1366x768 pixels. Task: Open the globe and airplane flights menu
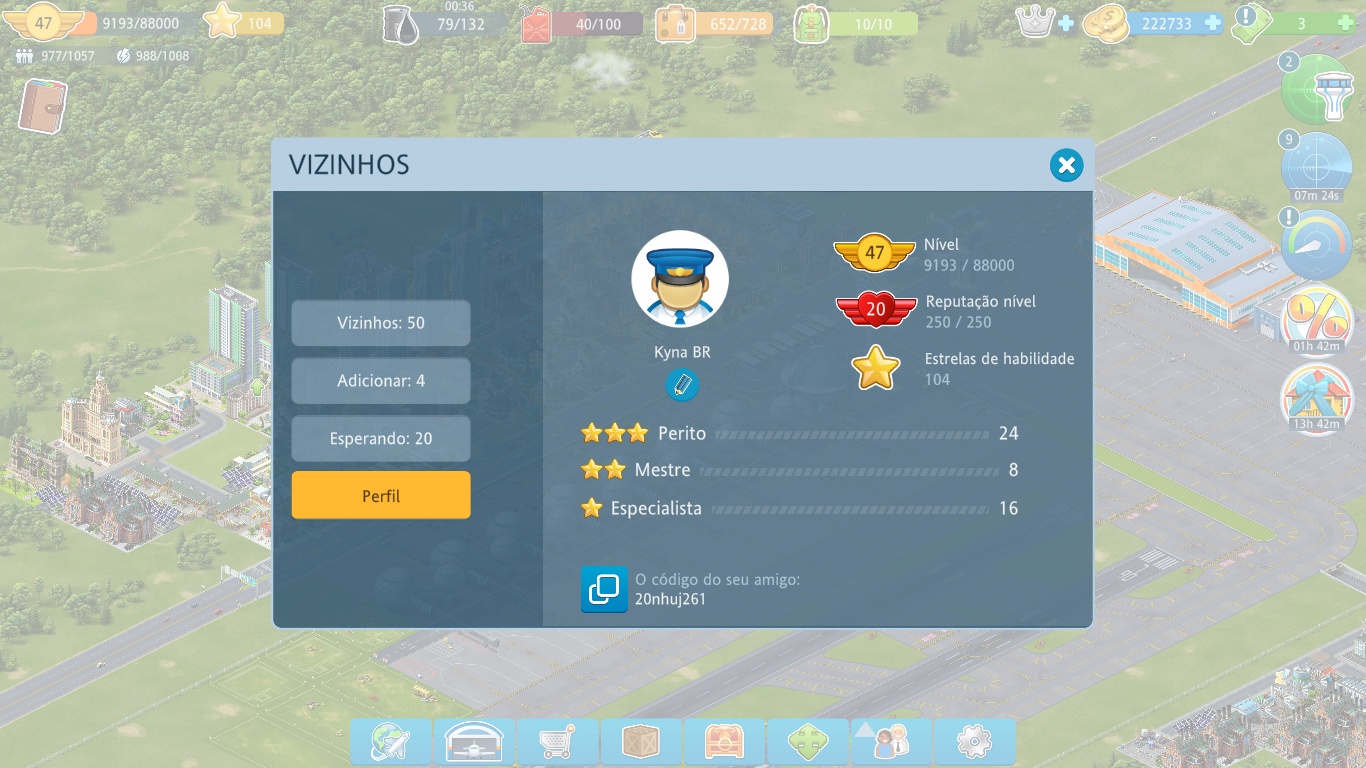click(390, 742)
